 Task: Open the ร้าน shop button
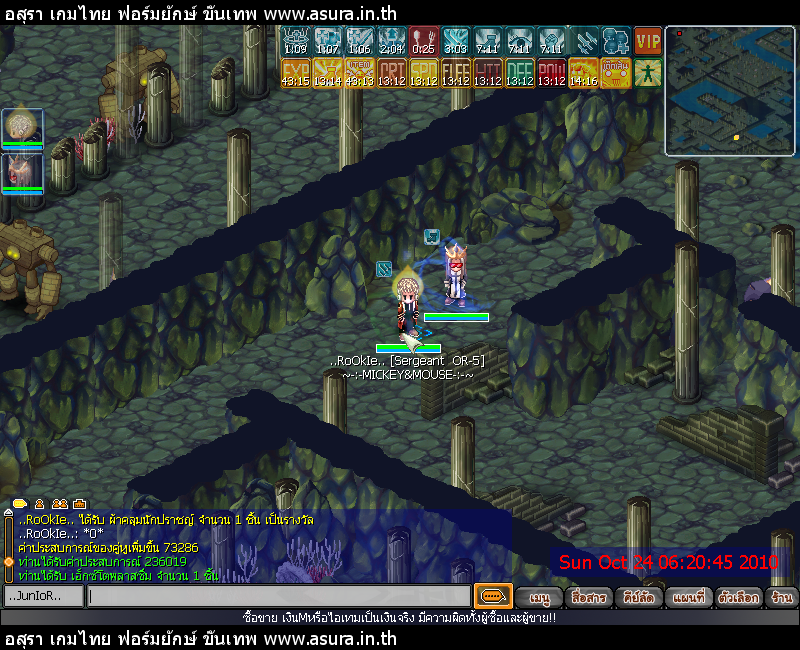pos(782,597)
